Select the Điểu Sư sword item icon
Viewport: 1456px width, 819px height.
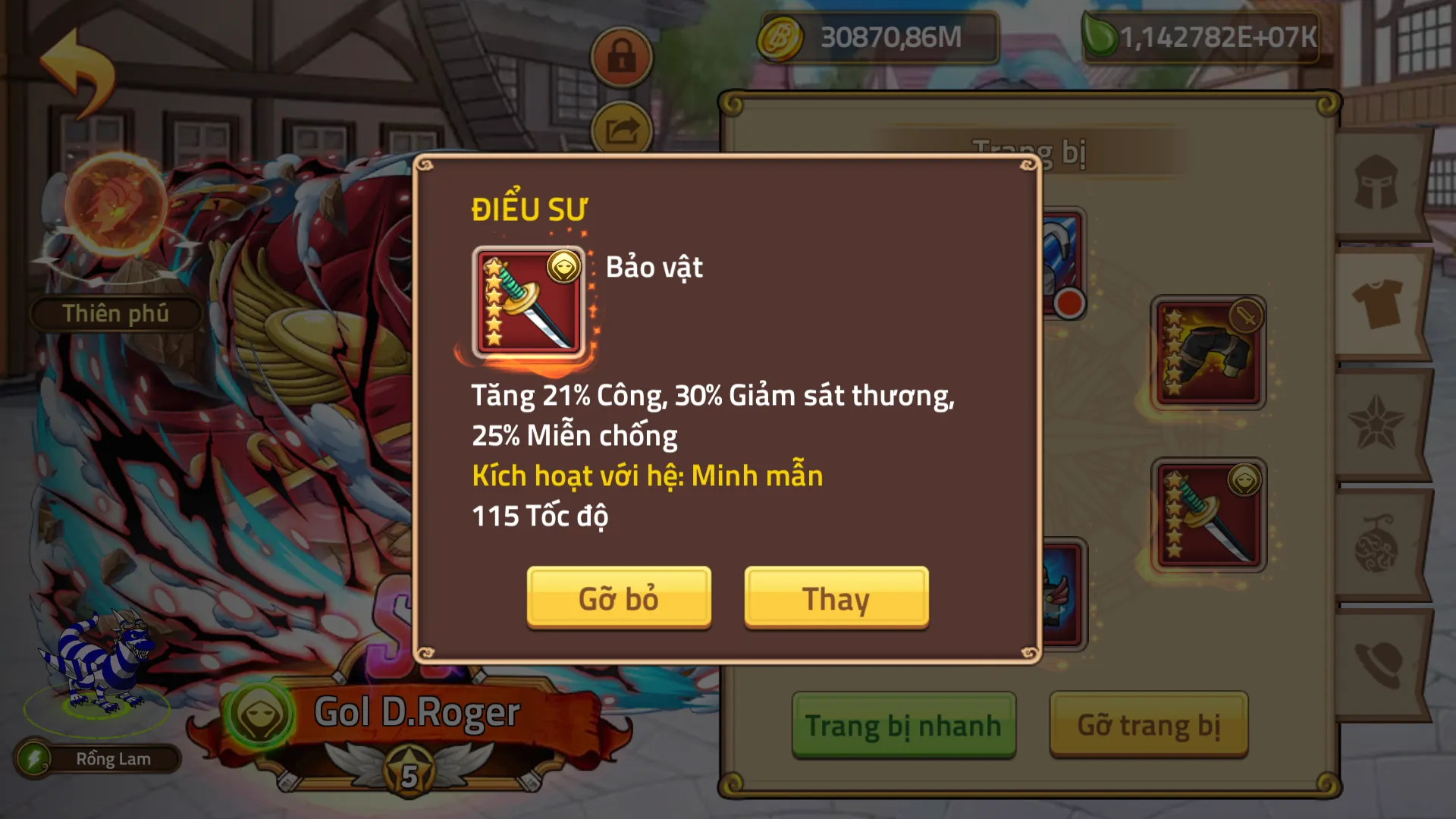point(531,301)
